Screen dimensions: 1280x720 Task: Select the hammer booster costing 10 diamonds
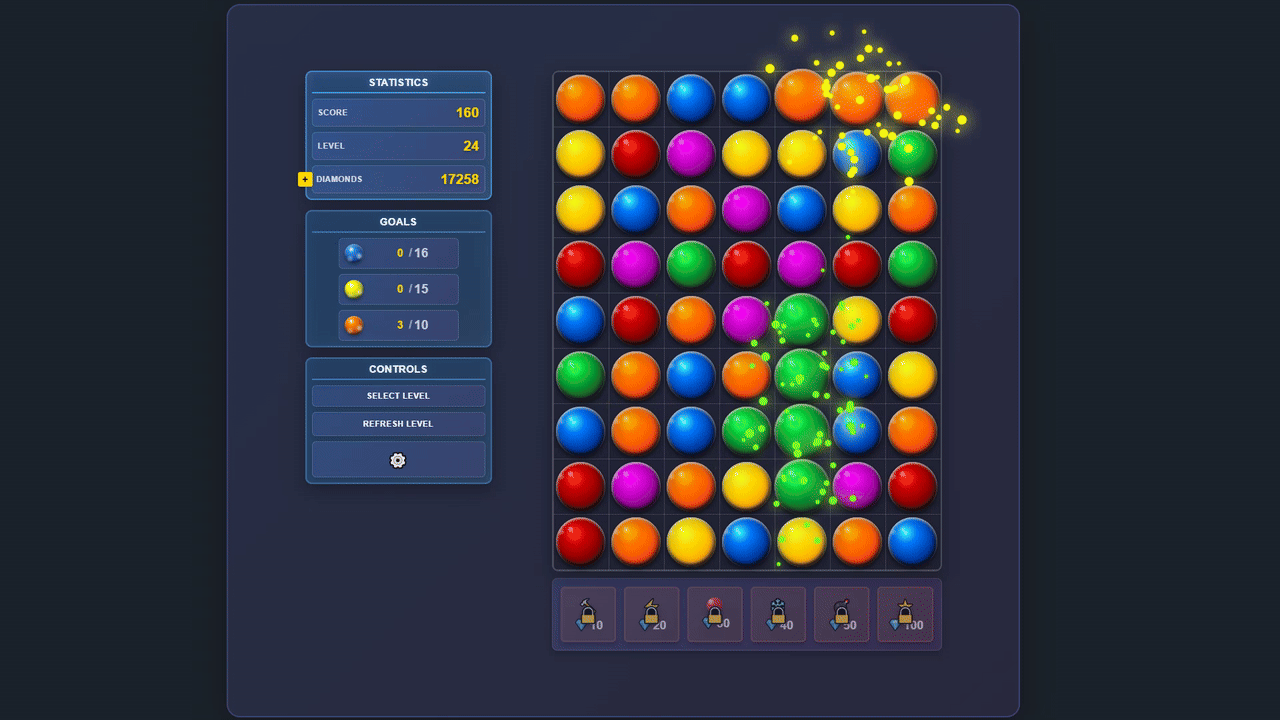click(x=588, y=614)
